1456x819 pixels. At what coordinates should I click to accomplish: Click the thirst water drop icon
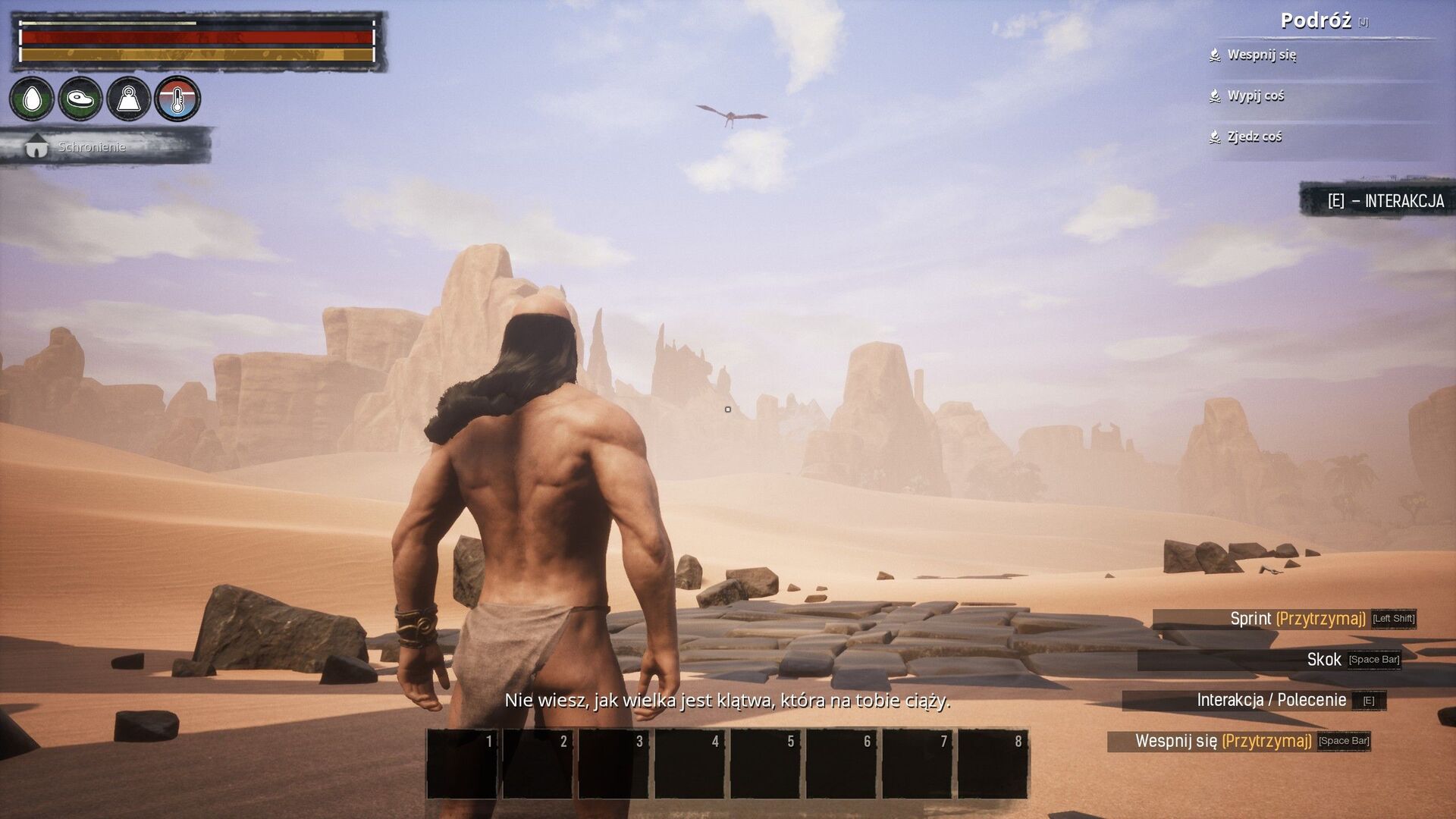32,99
